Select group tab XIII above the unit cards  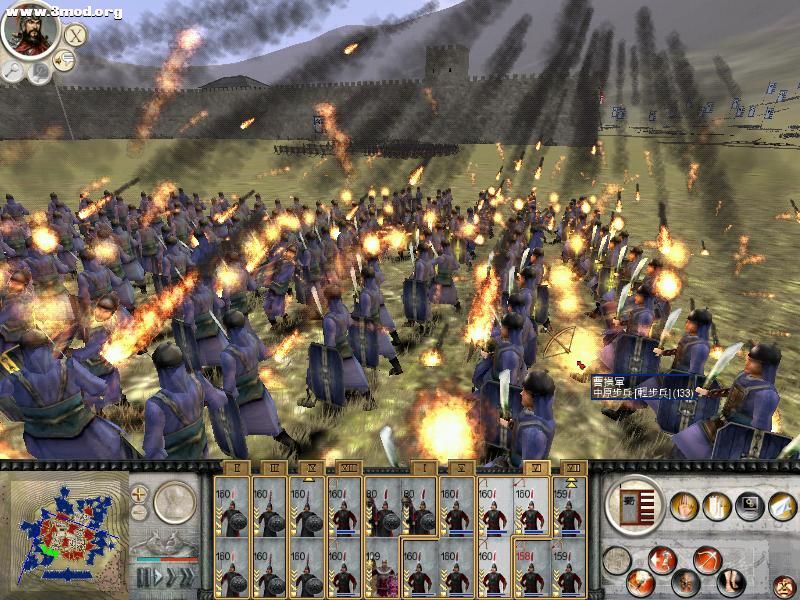[350, 467]
